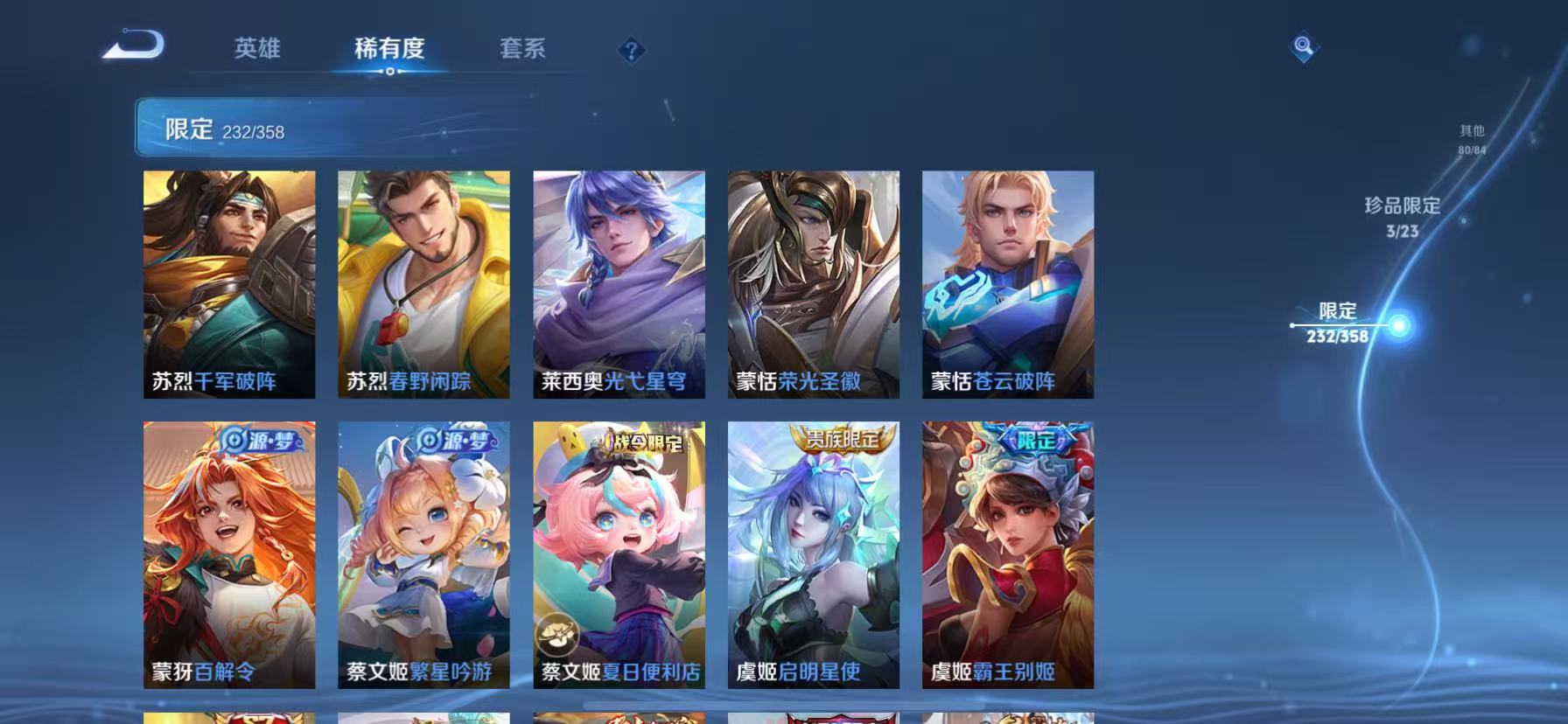This screenshot has width=1568, height=724.
Task: Select the 蒙恬苍云破阵 skin thumbnail
Action: 1007,282
